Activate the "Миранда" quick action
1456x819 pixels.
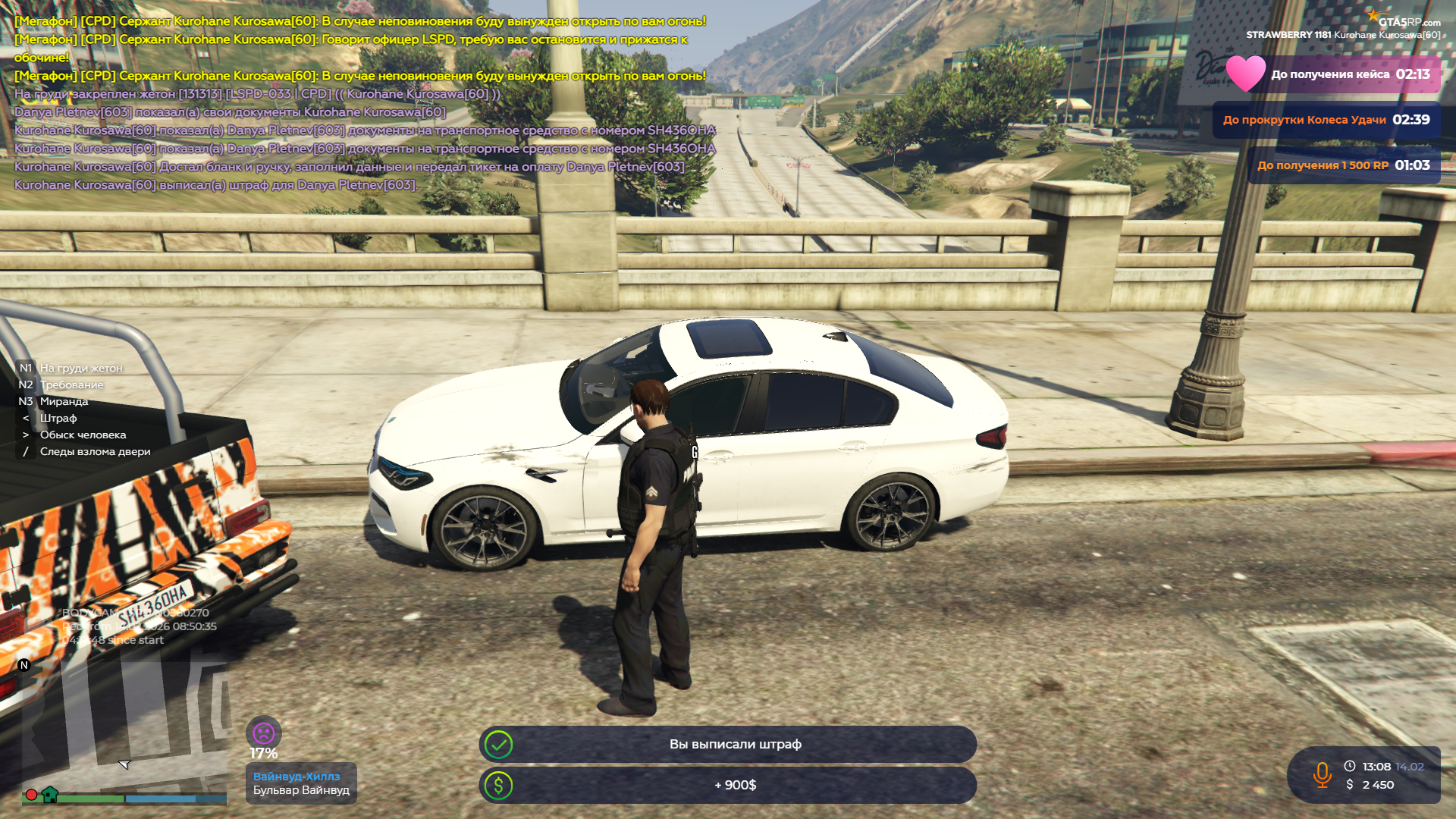point(64,401)
